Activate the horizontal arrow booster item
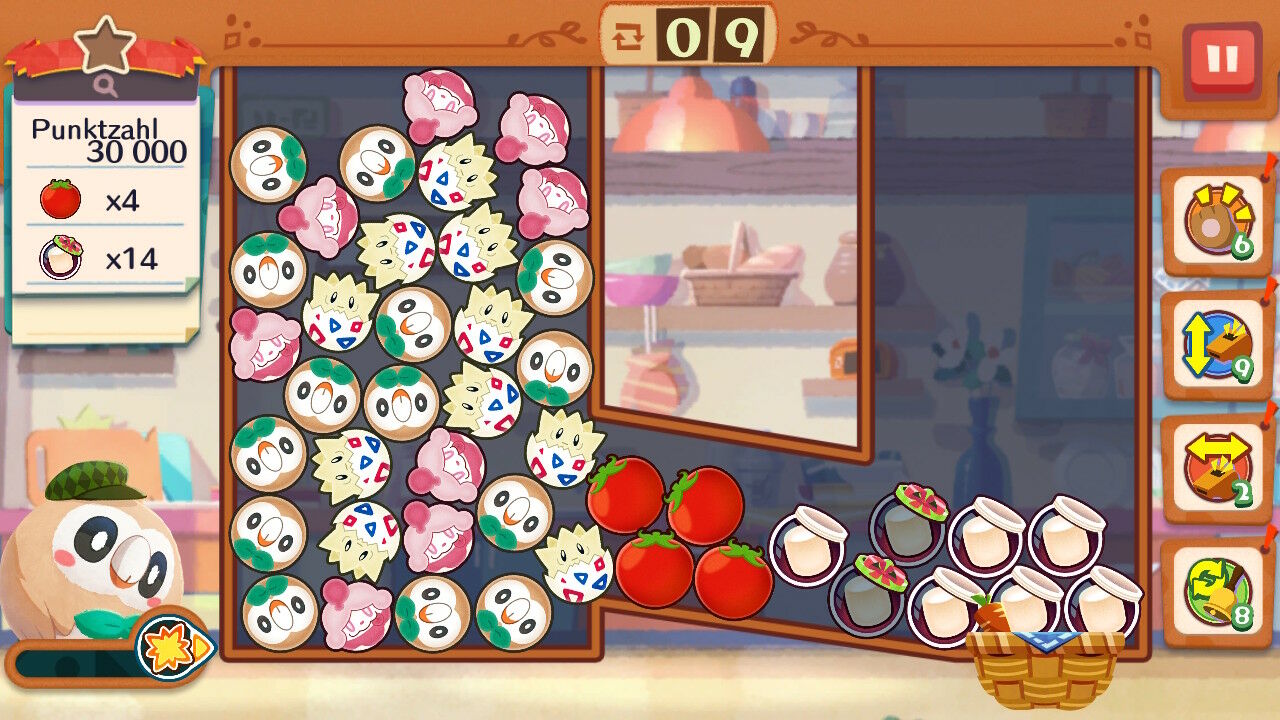 pyautogui.click(x=1217, y=469)
